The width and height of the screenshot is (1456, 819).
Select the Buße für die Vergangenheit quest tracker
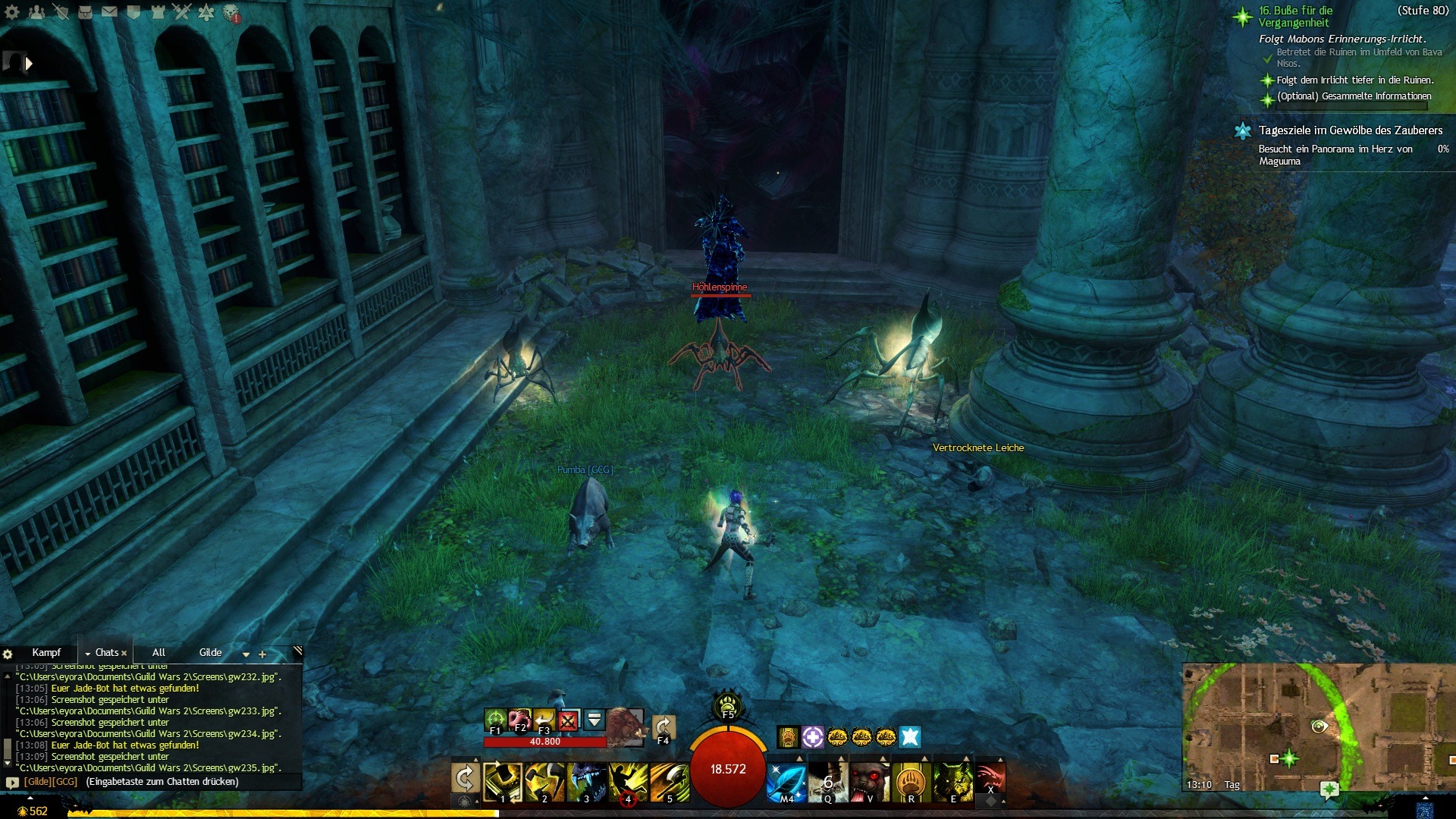point(1295,17)
